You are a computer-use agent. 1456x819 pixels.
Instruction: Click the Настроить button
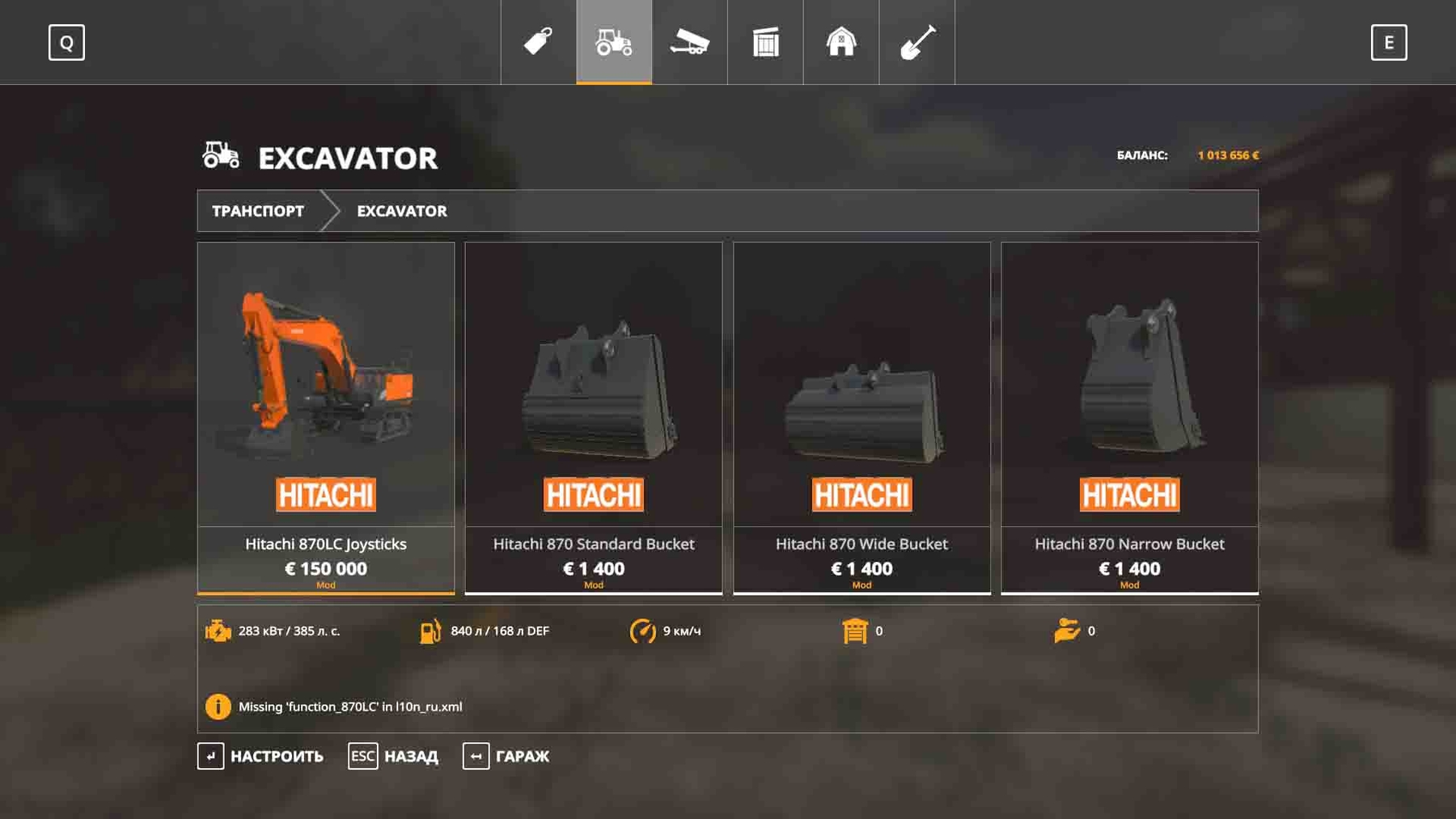[260, 756]
